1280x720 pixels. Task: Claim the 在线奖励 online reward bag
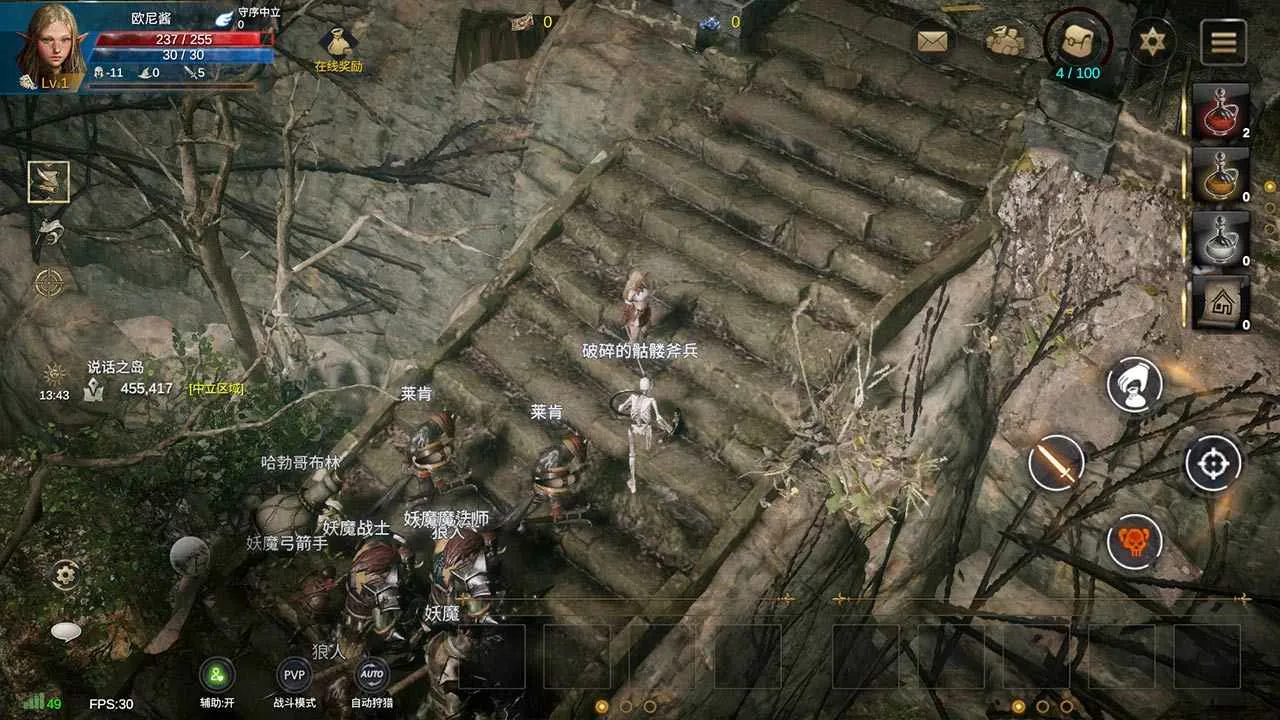pyautogui.click(x=338, y=45)
